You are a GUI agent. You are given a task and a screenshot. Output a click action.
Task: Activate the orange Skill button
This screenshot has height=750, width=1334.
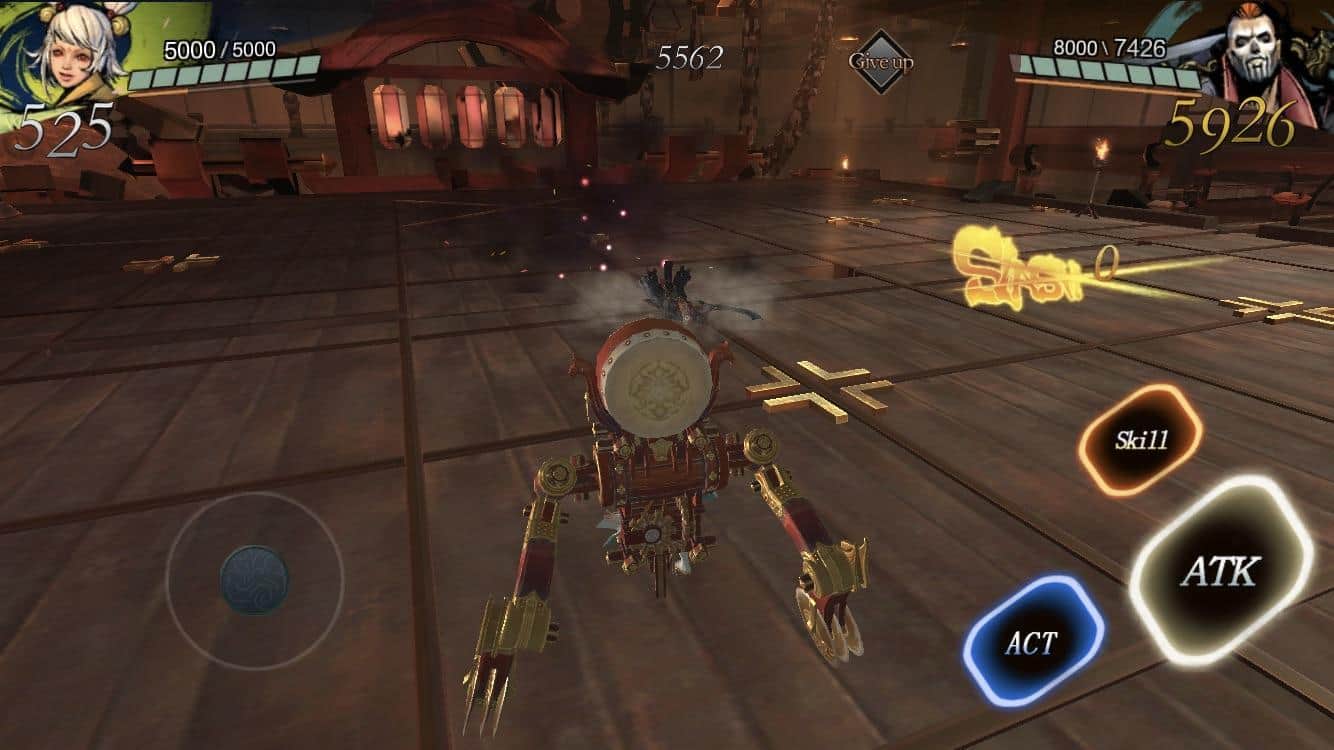1141,440
